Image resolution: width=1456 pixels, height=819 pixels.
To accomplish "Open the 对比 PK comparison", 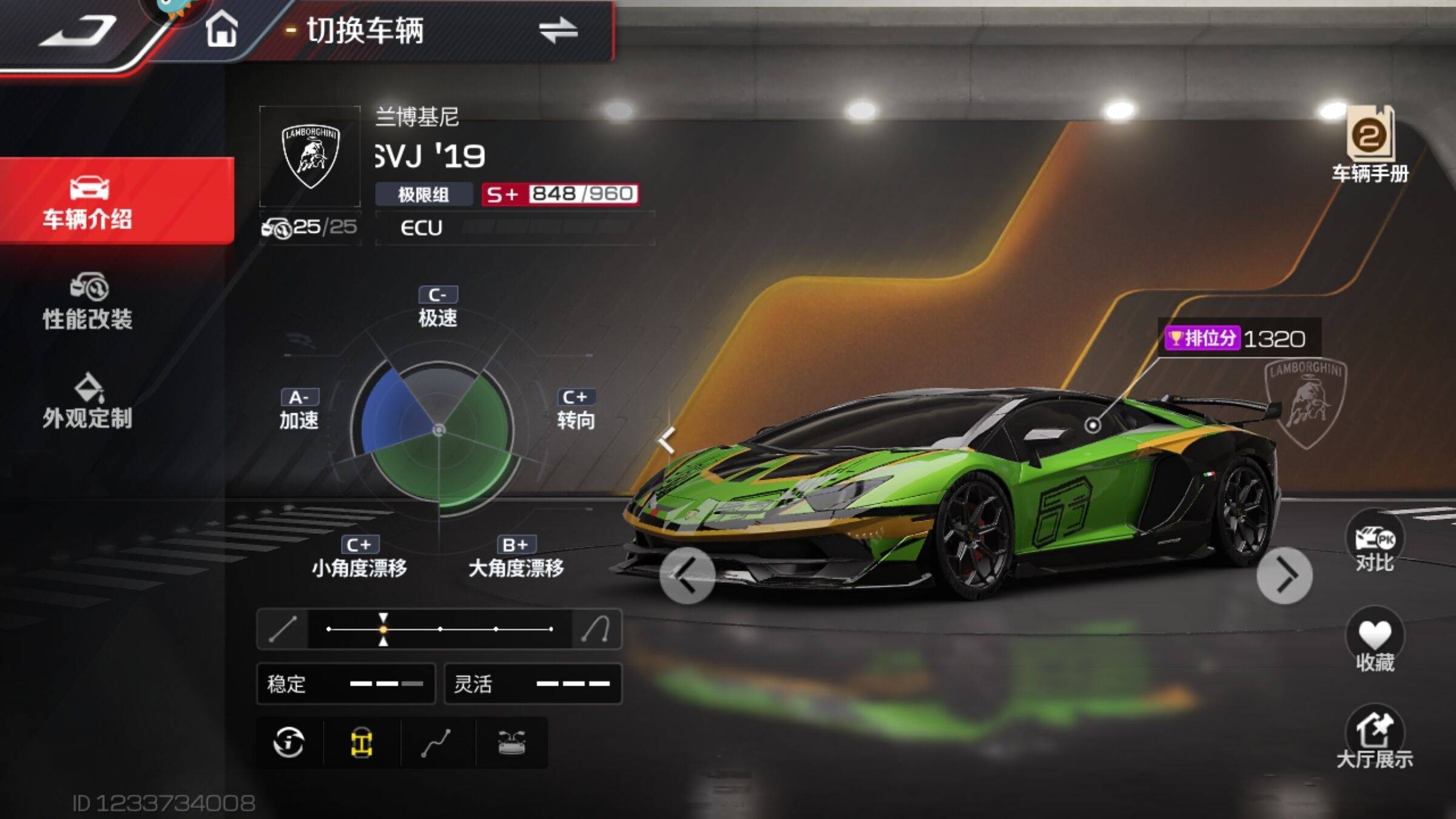I will coord(1374,543).
